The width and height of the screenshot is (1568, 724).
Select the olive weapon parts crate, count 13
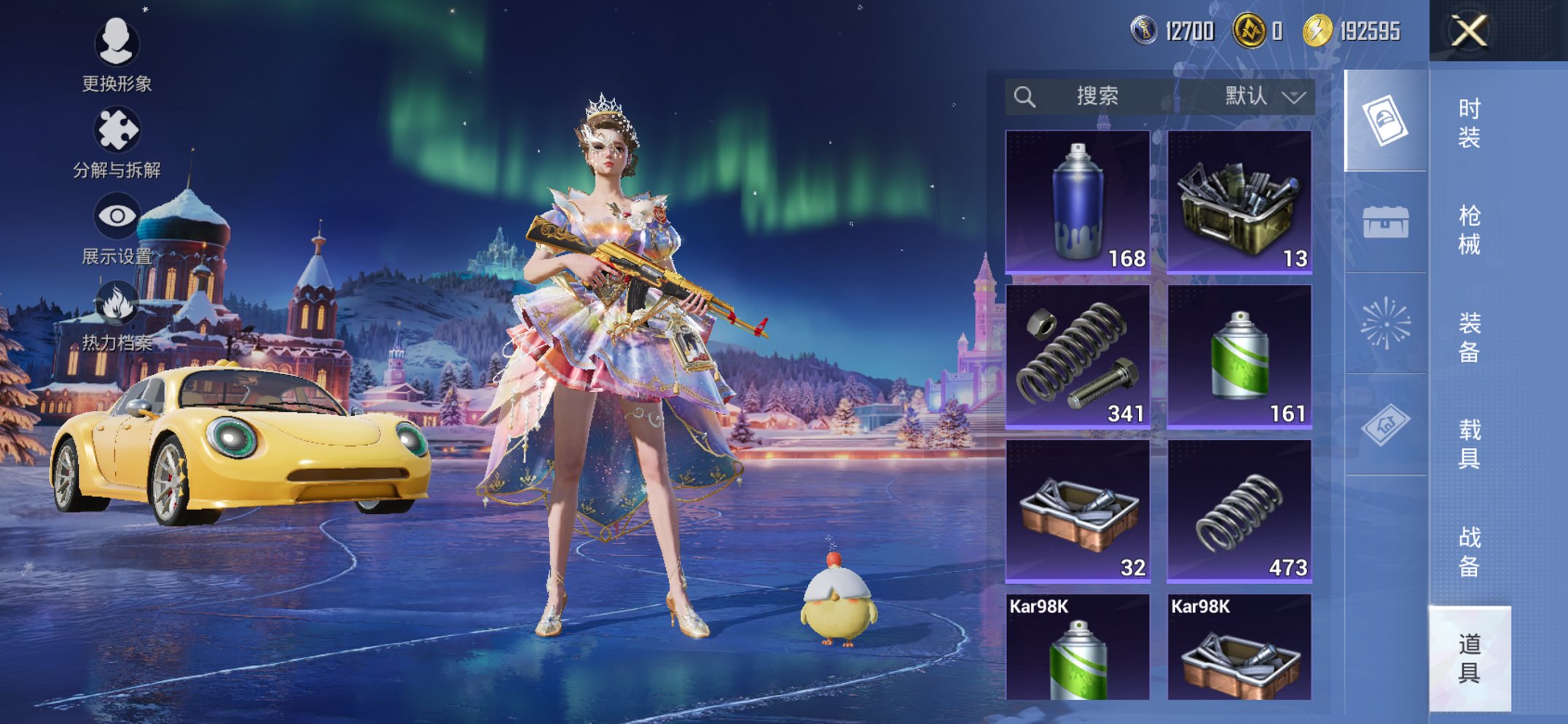click(x=1239, y=202)
